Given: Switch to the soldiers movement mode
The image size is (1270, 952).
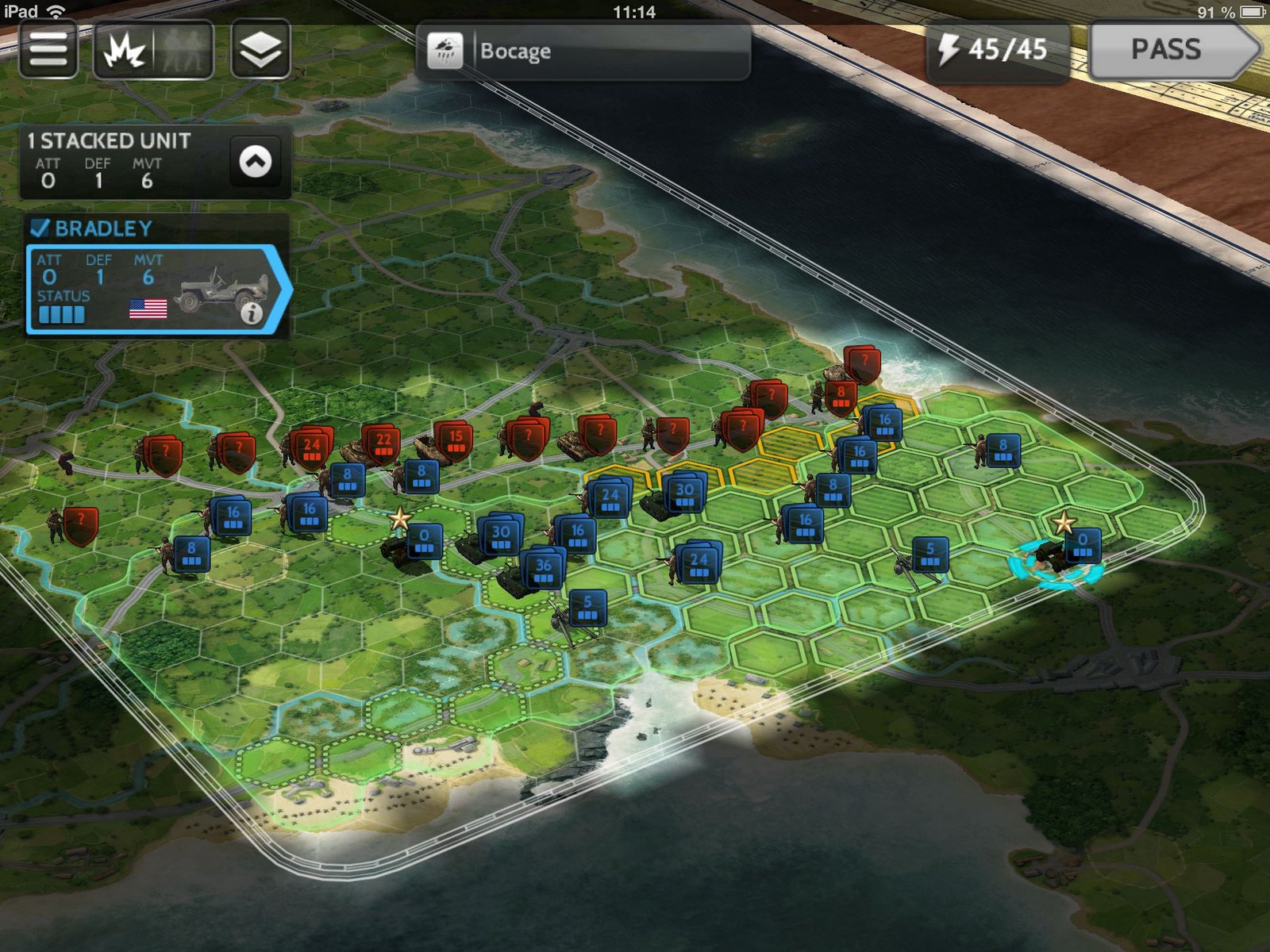Looking at the screenshot, I should (183, 52).
